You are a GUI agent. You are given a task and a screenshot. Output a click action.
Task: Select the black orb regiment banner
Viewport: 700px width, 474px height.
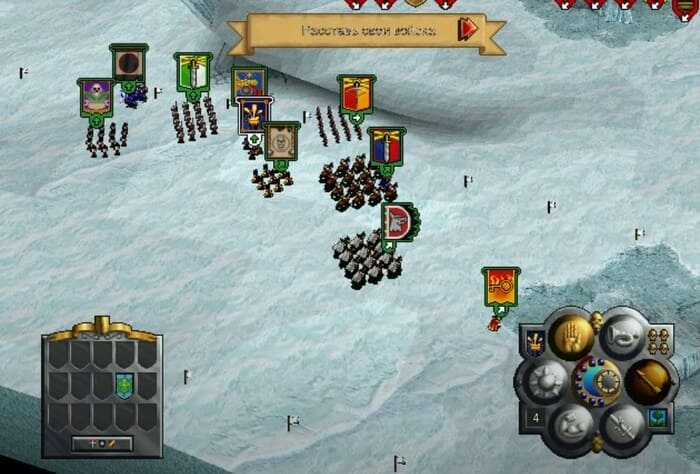point(128,63)
